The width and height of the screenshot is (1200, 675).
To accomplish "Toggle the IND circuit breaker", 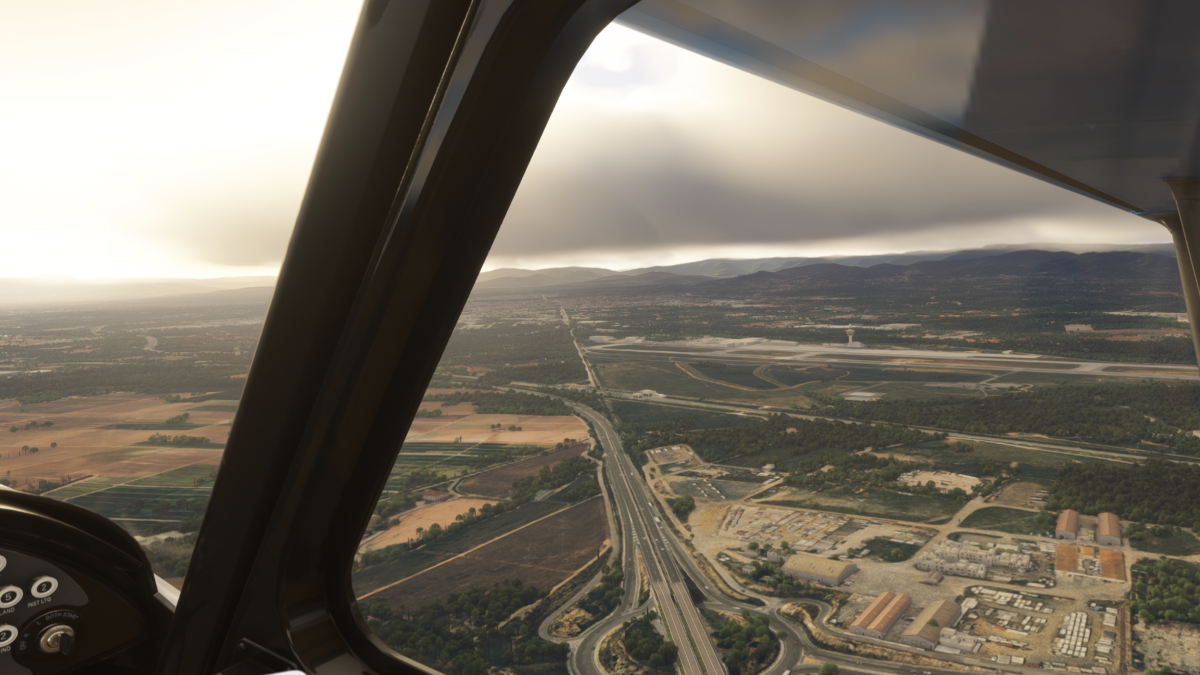I will (5, 635).
